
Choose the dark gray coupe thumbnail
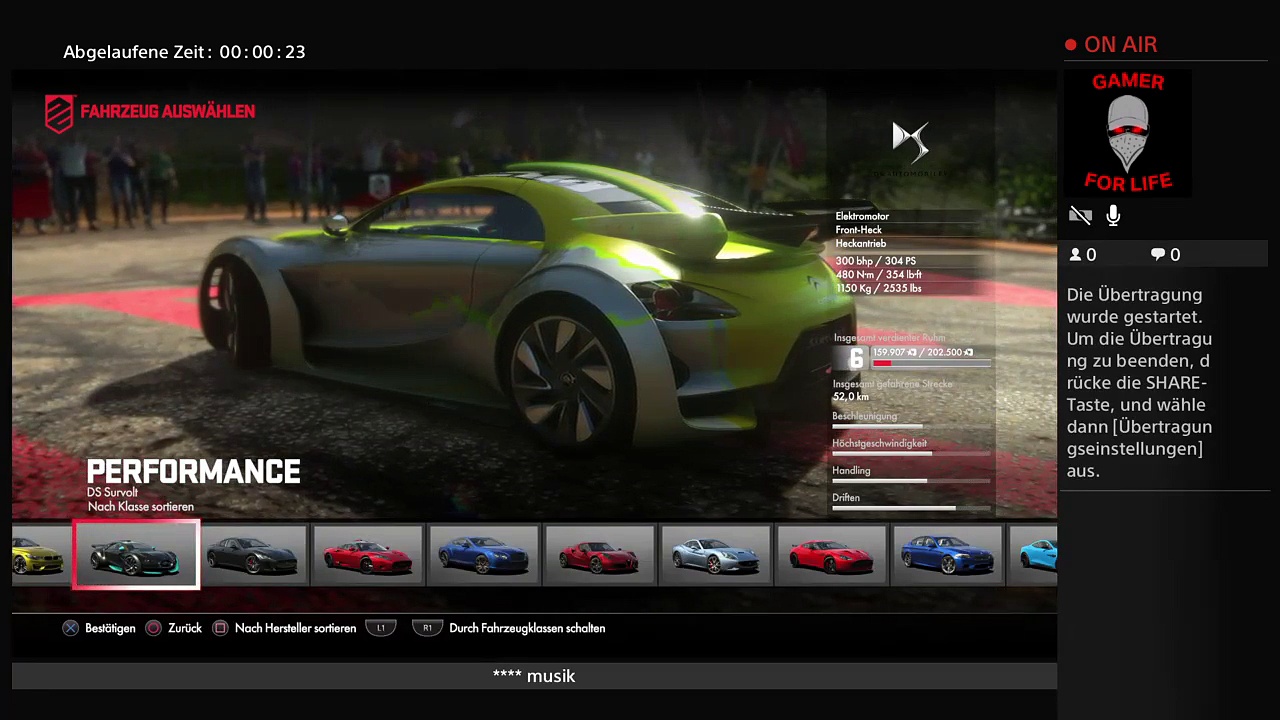point(252,554)
